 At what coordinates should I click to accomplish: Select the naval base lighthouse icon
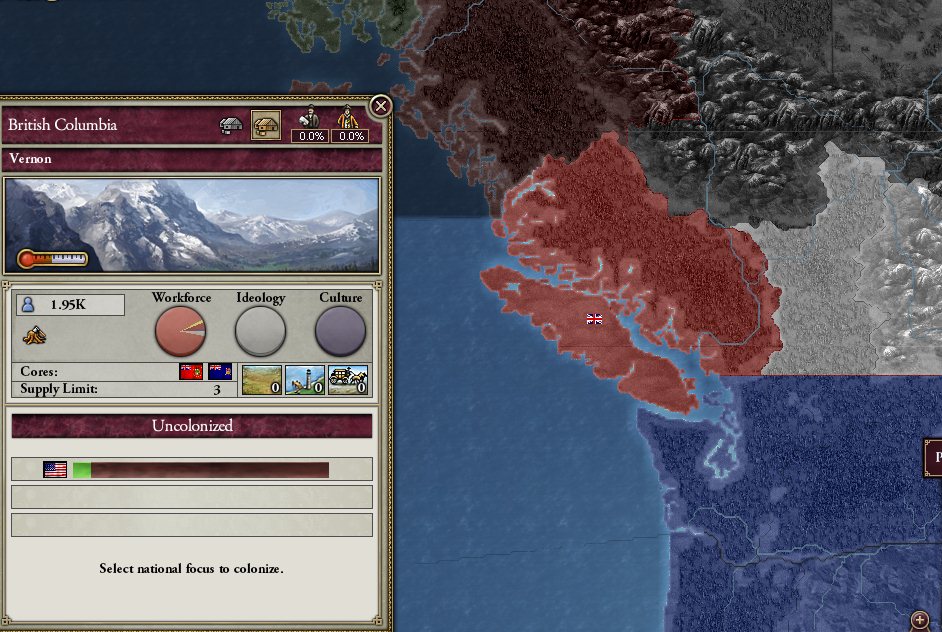[x=304, y=380]
